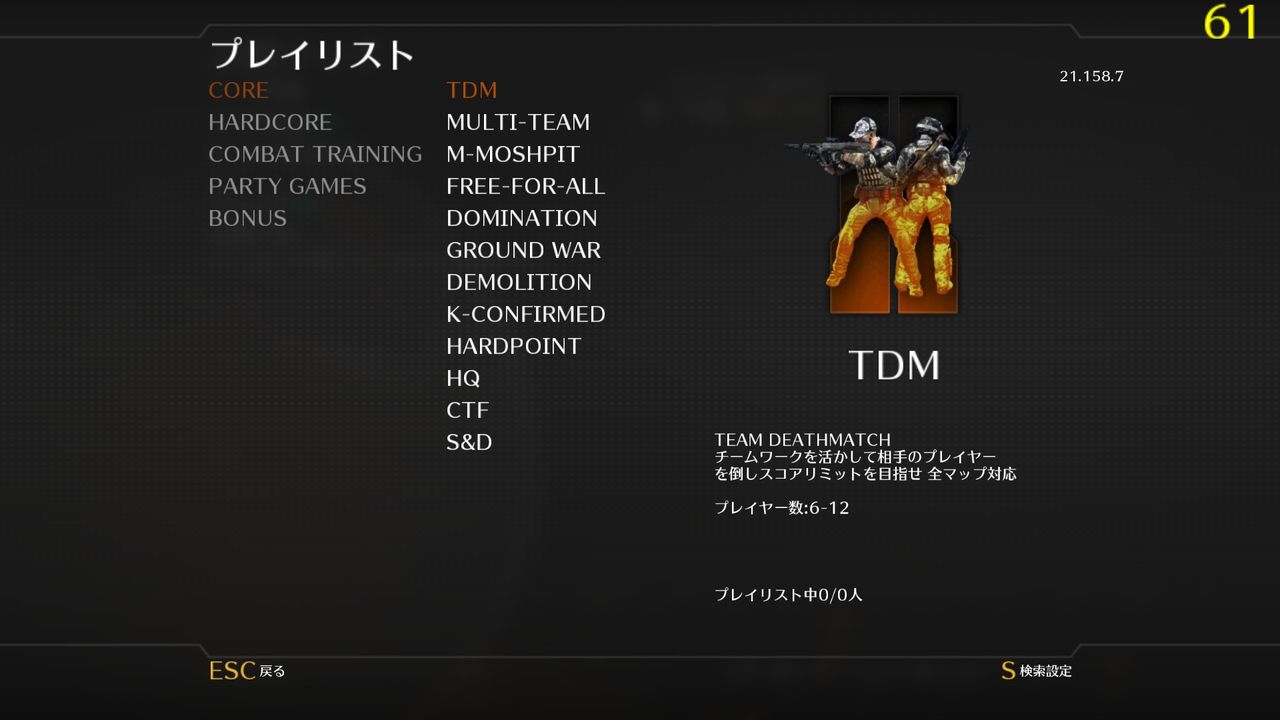Screen dimensions: 1280x720
Task: Select the FREE-FOR-ALL playlist
Action: pyautogui.click(x=527, y=186)
